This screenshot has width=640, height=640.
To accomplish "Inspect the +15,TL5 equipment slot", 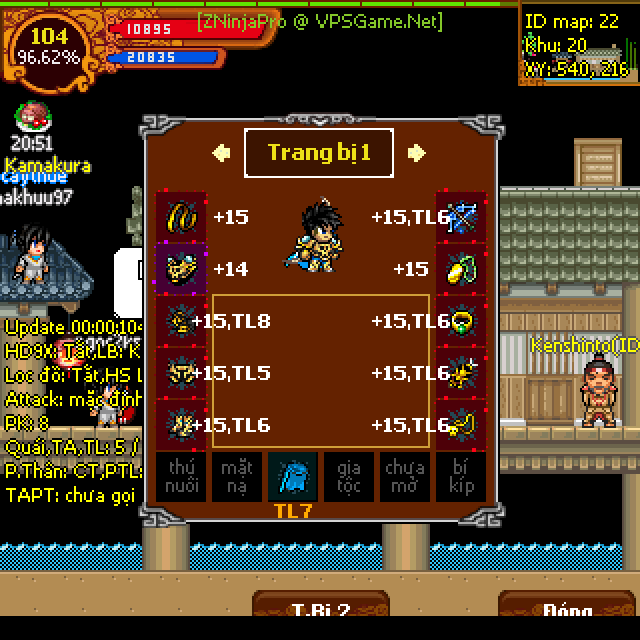I will [x=181, y=373].
